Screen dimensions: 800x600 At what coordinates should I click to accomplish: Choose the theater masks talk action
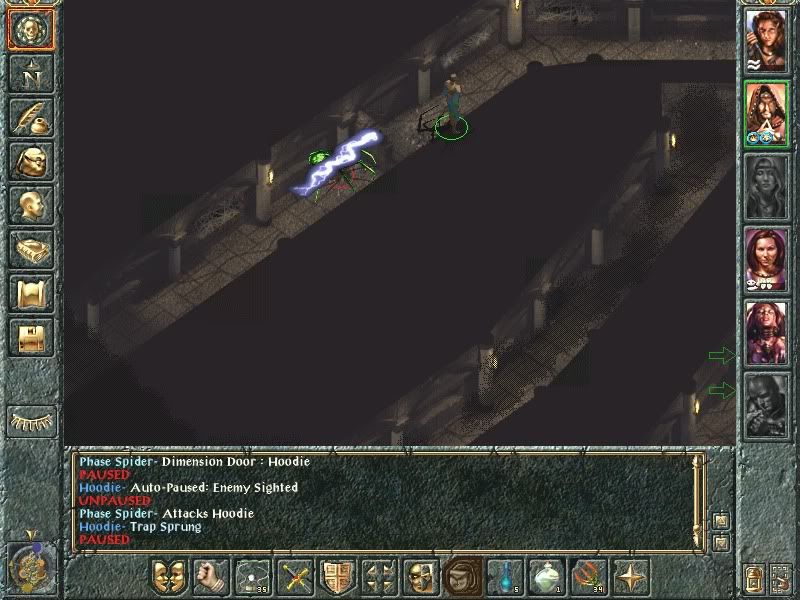(x=169, y=577)
